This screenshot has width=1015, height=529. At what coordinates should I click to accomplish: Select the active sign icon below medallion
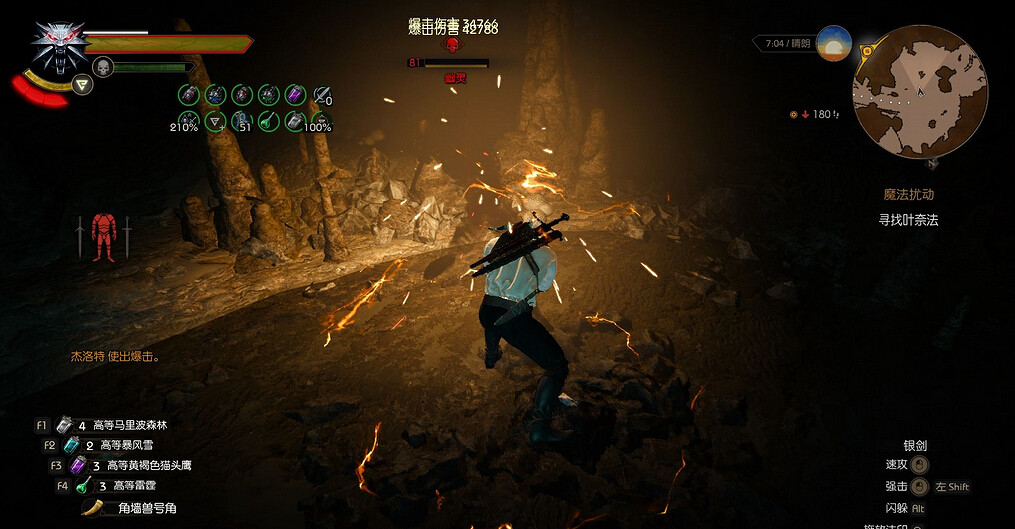83,84
